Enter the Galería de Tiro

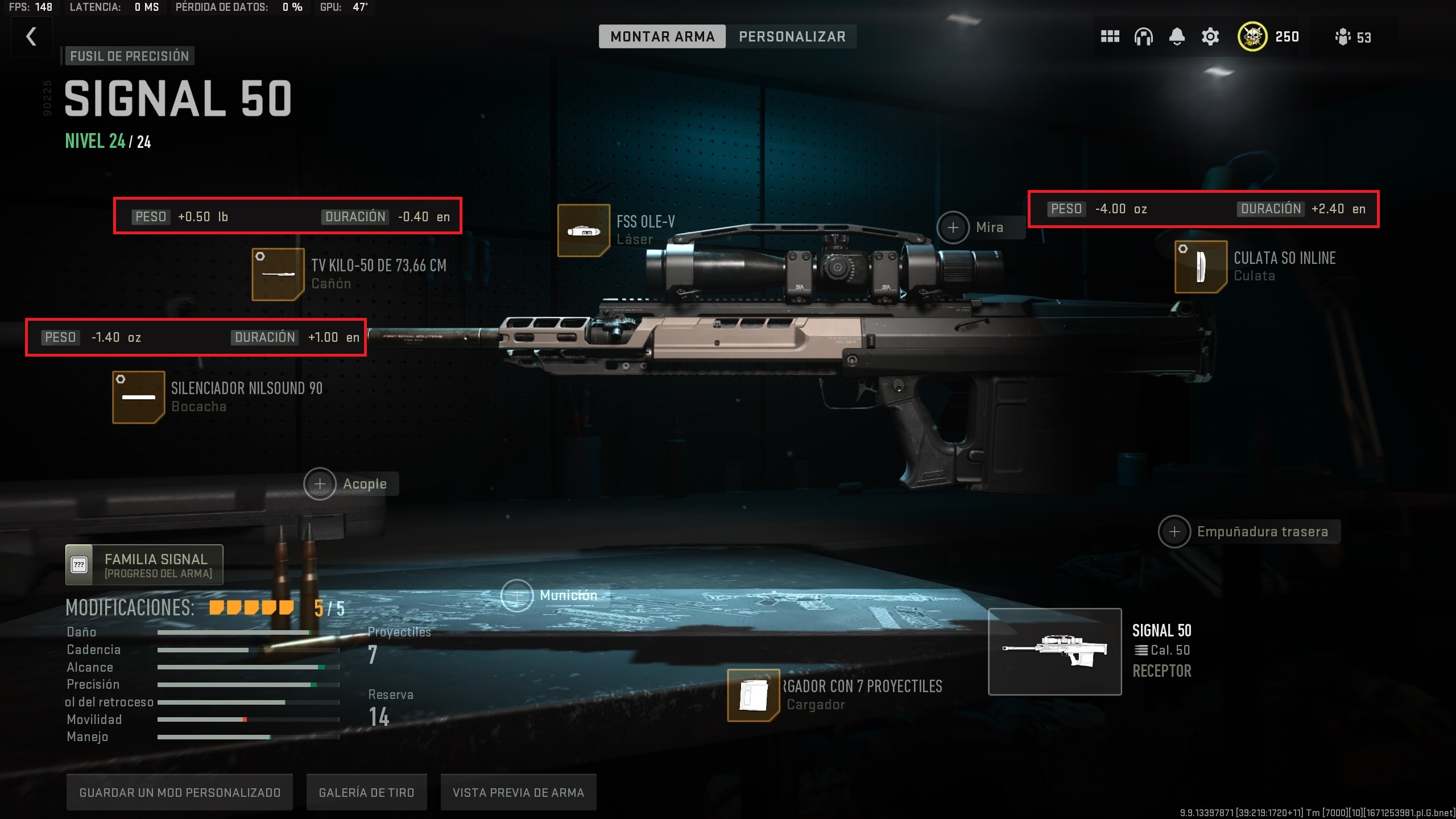366,791
